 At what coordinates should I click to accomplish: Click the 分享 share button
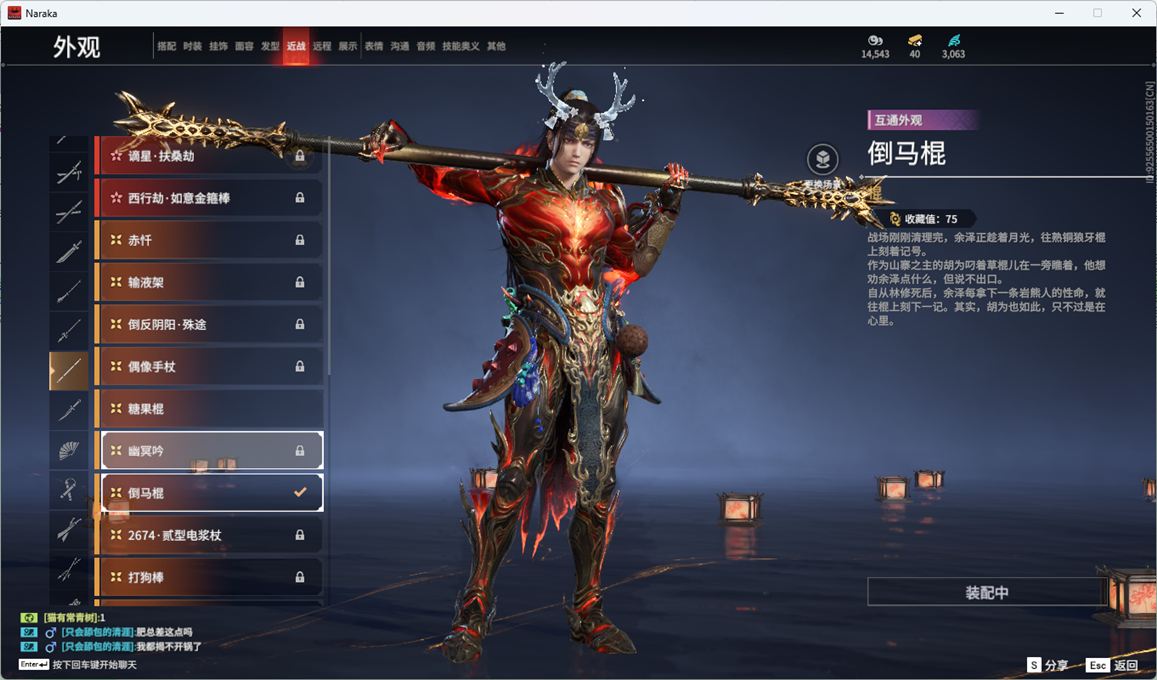pyautogui.click(x=1048, y=665)
